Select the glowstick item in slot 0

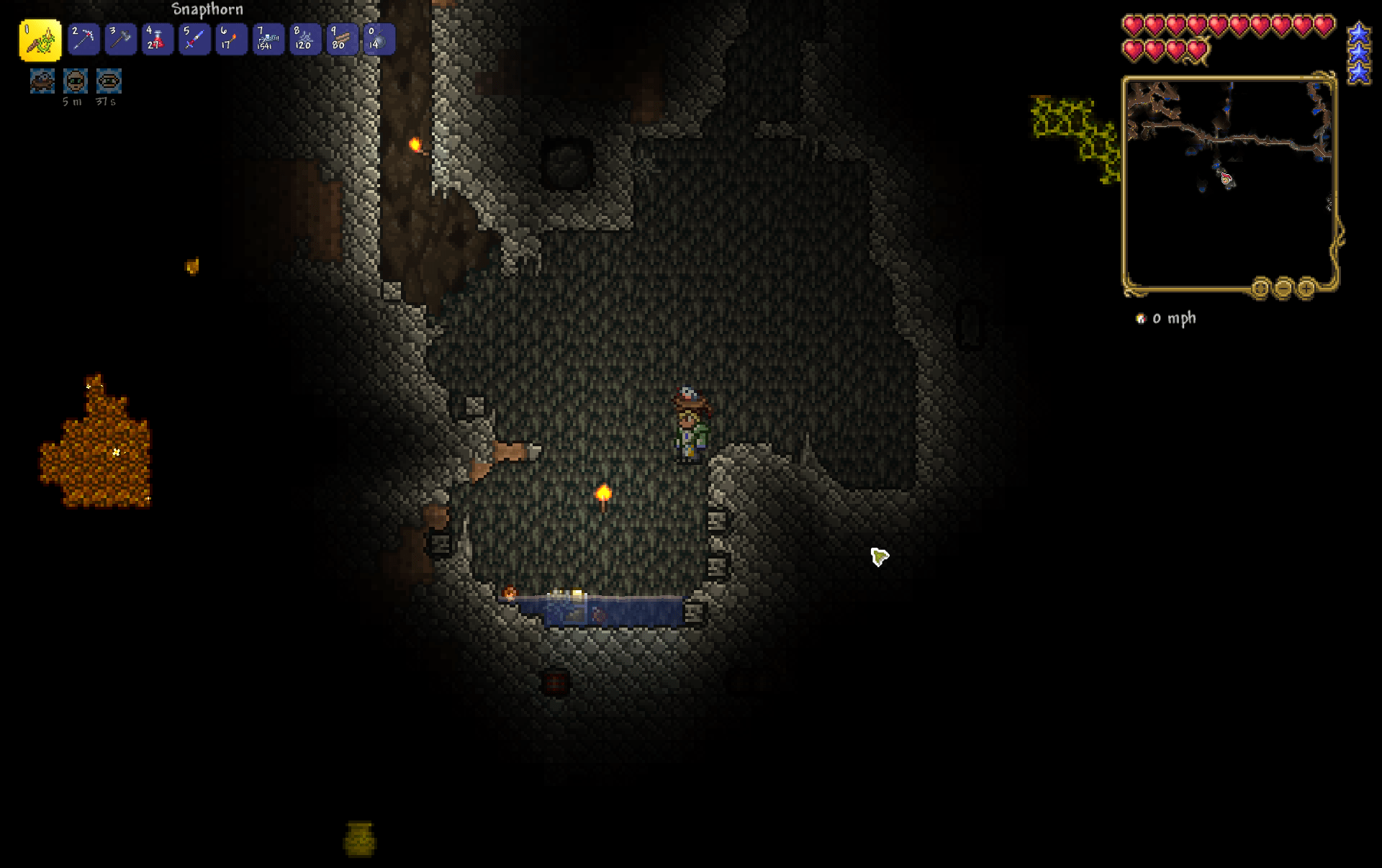tap(379, 40)
